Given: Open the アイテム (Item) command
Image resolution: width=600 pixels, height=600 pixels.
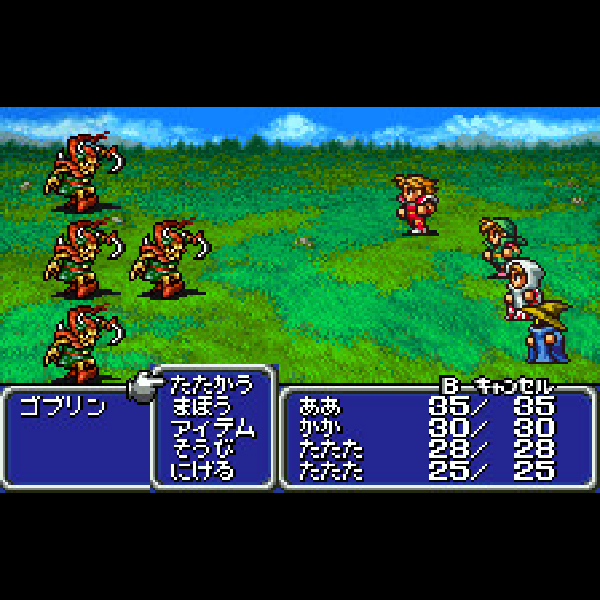Looking at the screenshot, I should pyautogui.click(x=212, y=428).
